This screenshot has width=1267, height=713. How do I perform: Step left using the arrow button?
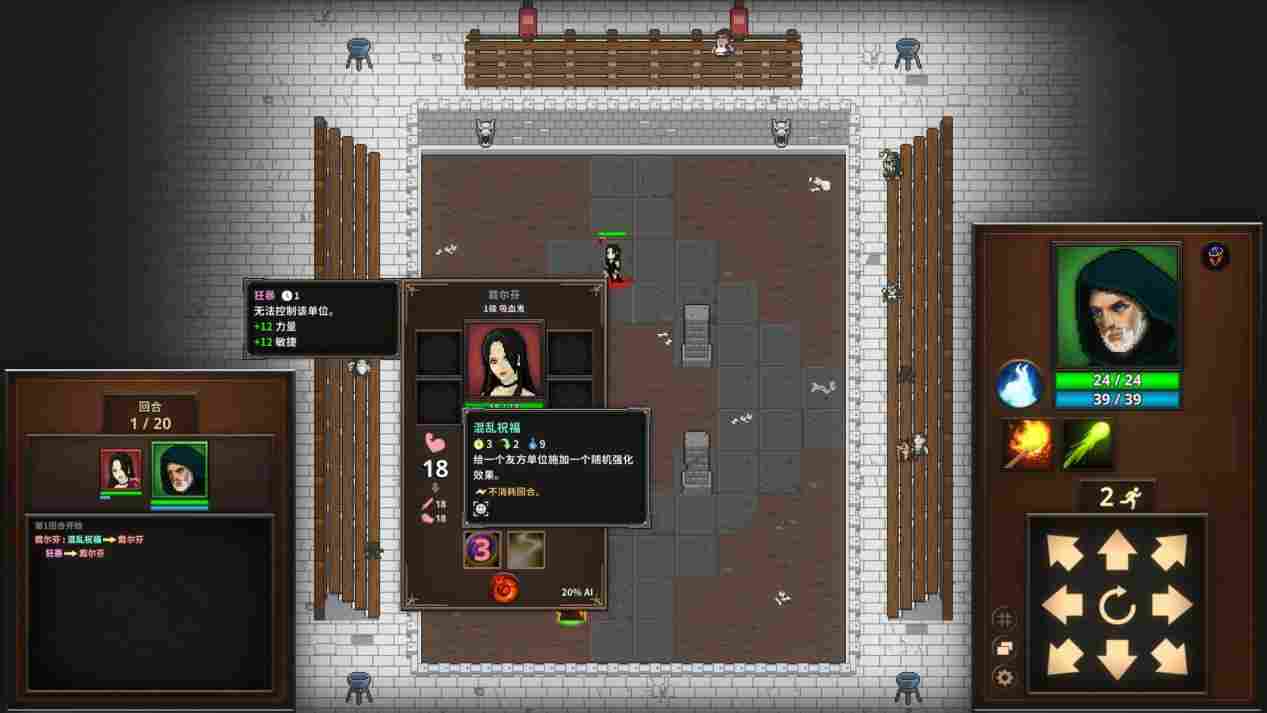pyautogui.click(x=1063, y=605)
